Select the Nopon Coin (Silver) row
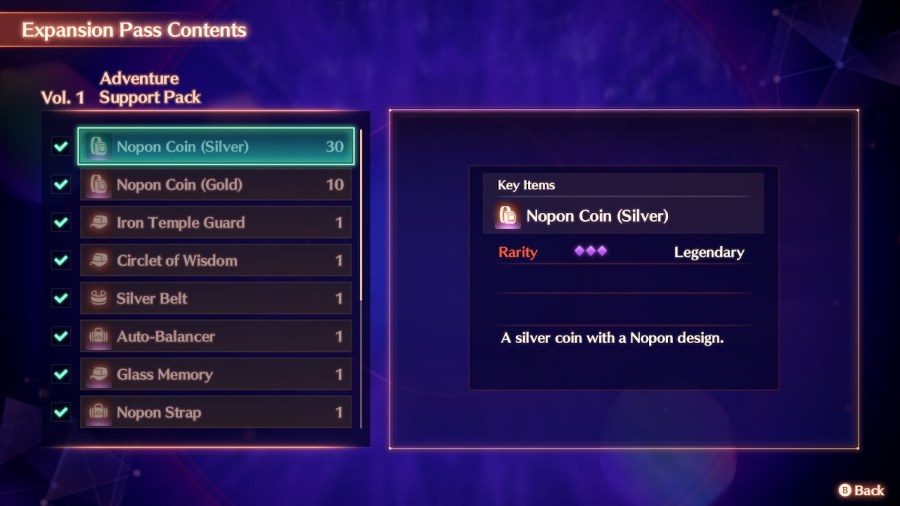Viewport: 900px width, 506px height. pos(216,147)
